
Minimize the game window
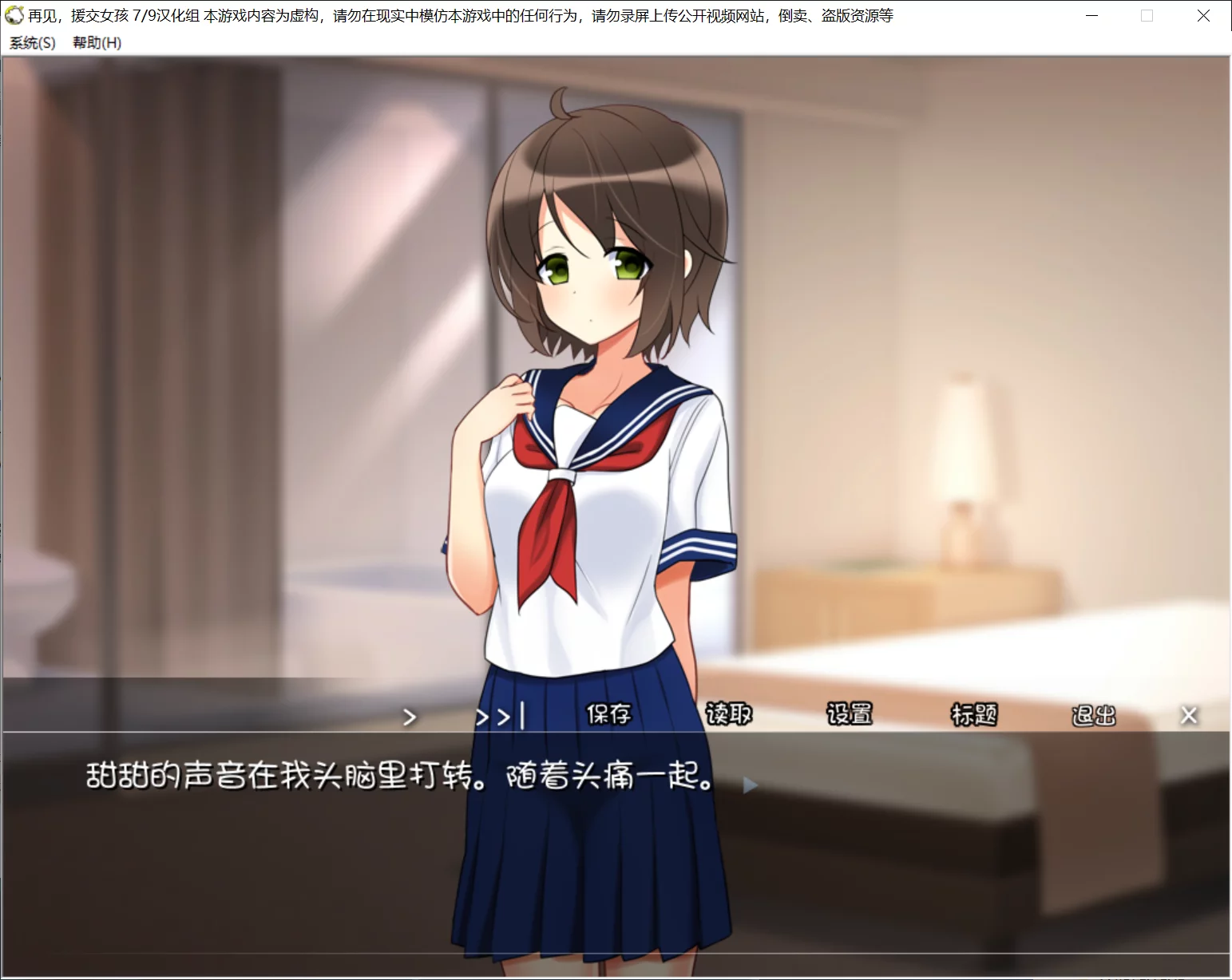[x=1090, y=15]
